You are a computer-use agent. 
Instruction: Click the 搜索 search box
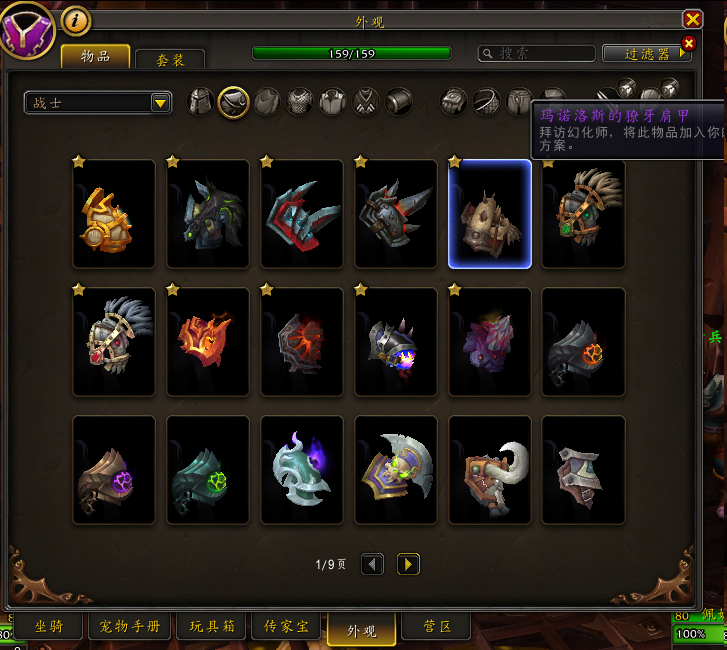(536, 53)
